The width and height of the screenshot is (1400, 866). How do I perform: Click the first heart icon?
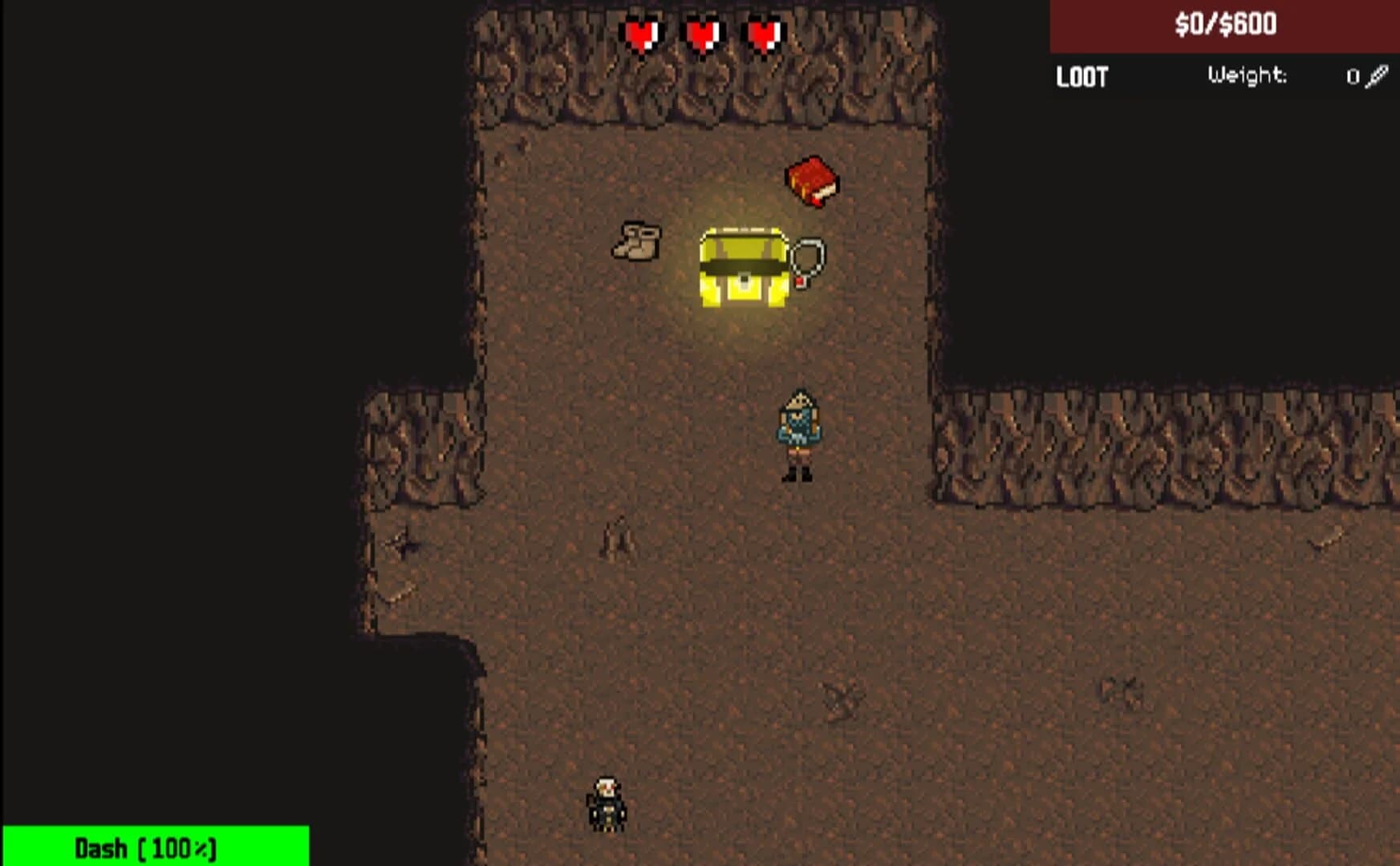pyautogui.click(x=642, y=32)
